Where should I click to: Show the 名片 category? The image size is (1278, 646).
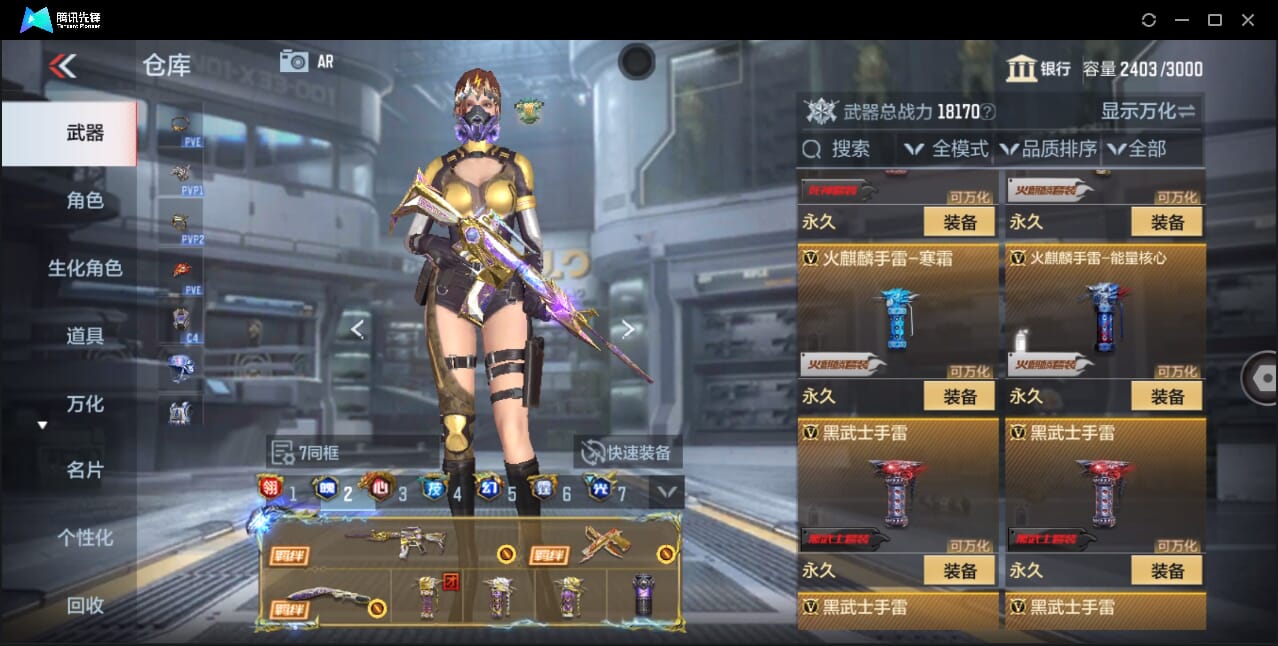pyautogui.click(x=85, y=470)
